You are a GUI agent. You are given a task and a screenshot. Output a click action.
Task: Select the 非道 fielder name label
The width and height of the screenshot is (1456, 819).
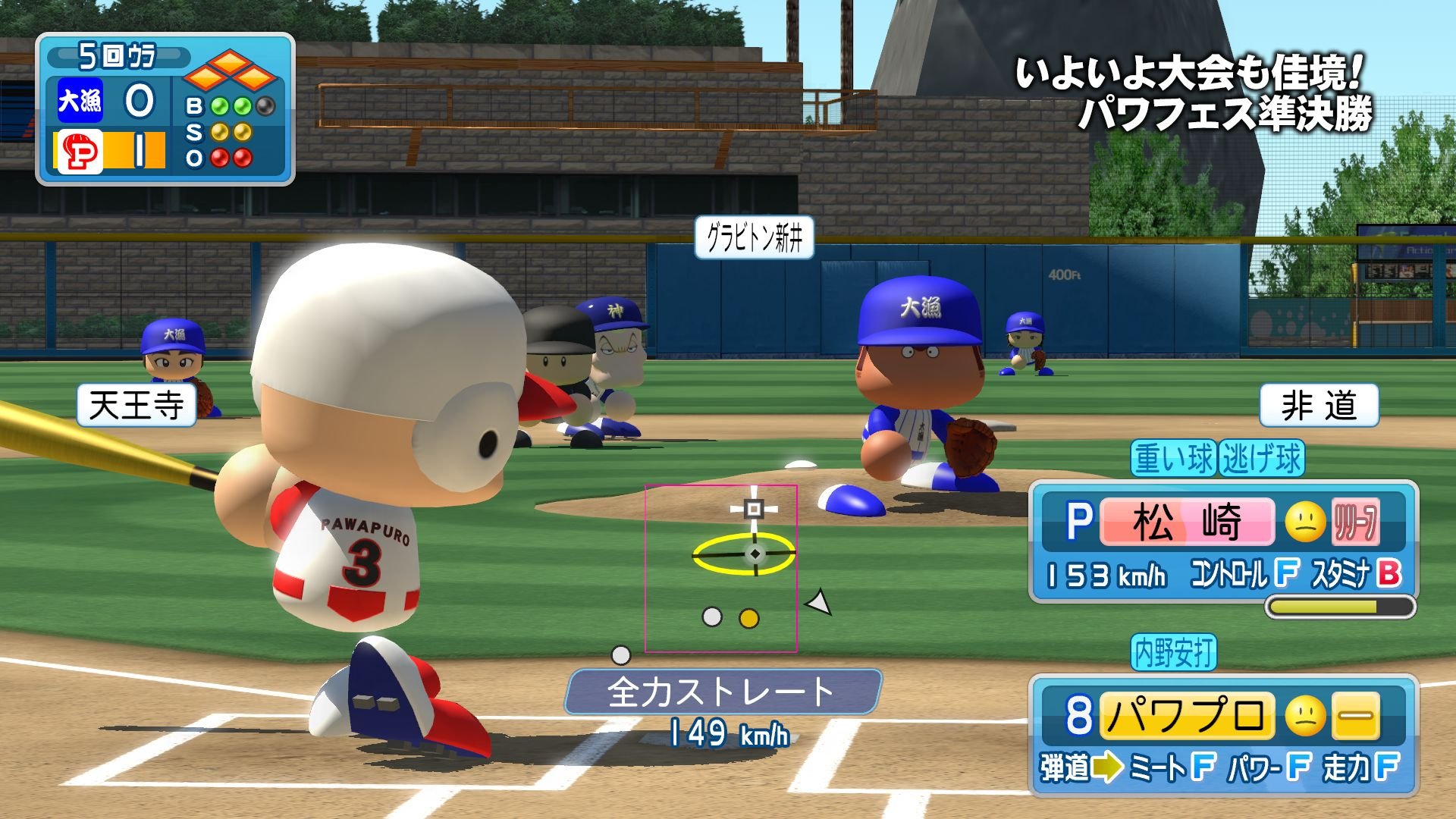1319,405
